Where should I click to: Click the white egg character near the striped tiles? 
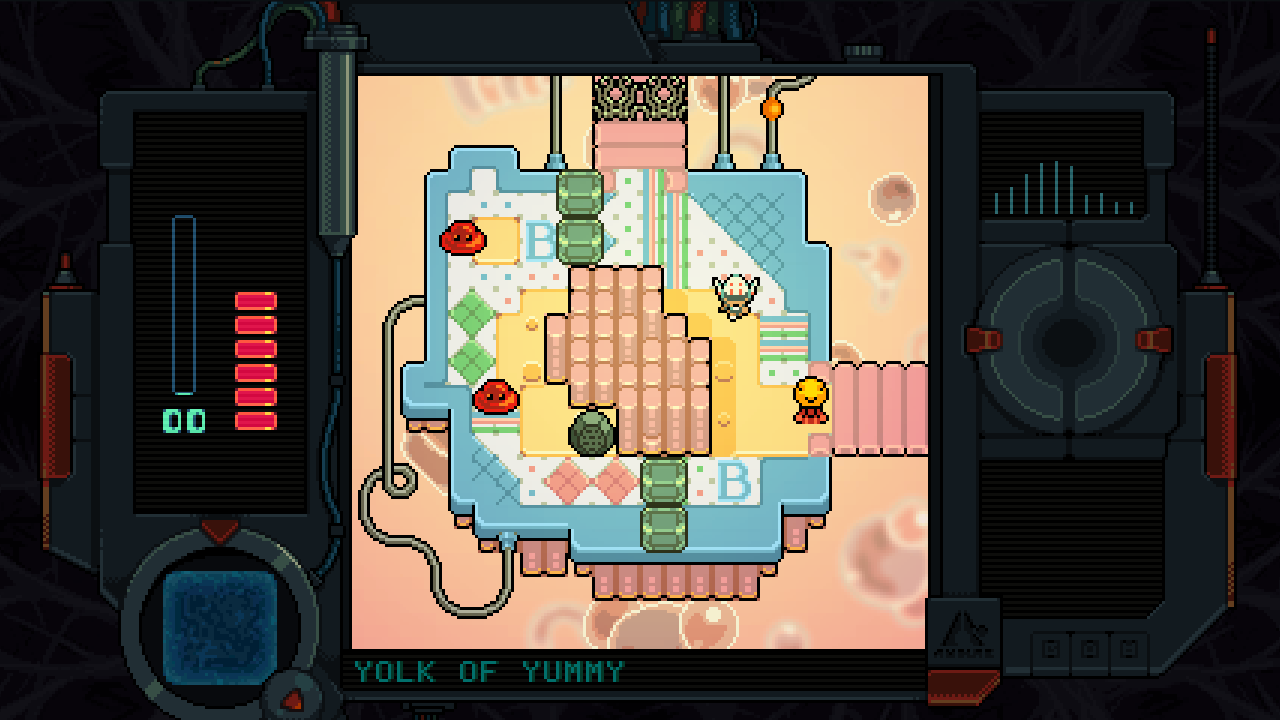pos(735,295)
